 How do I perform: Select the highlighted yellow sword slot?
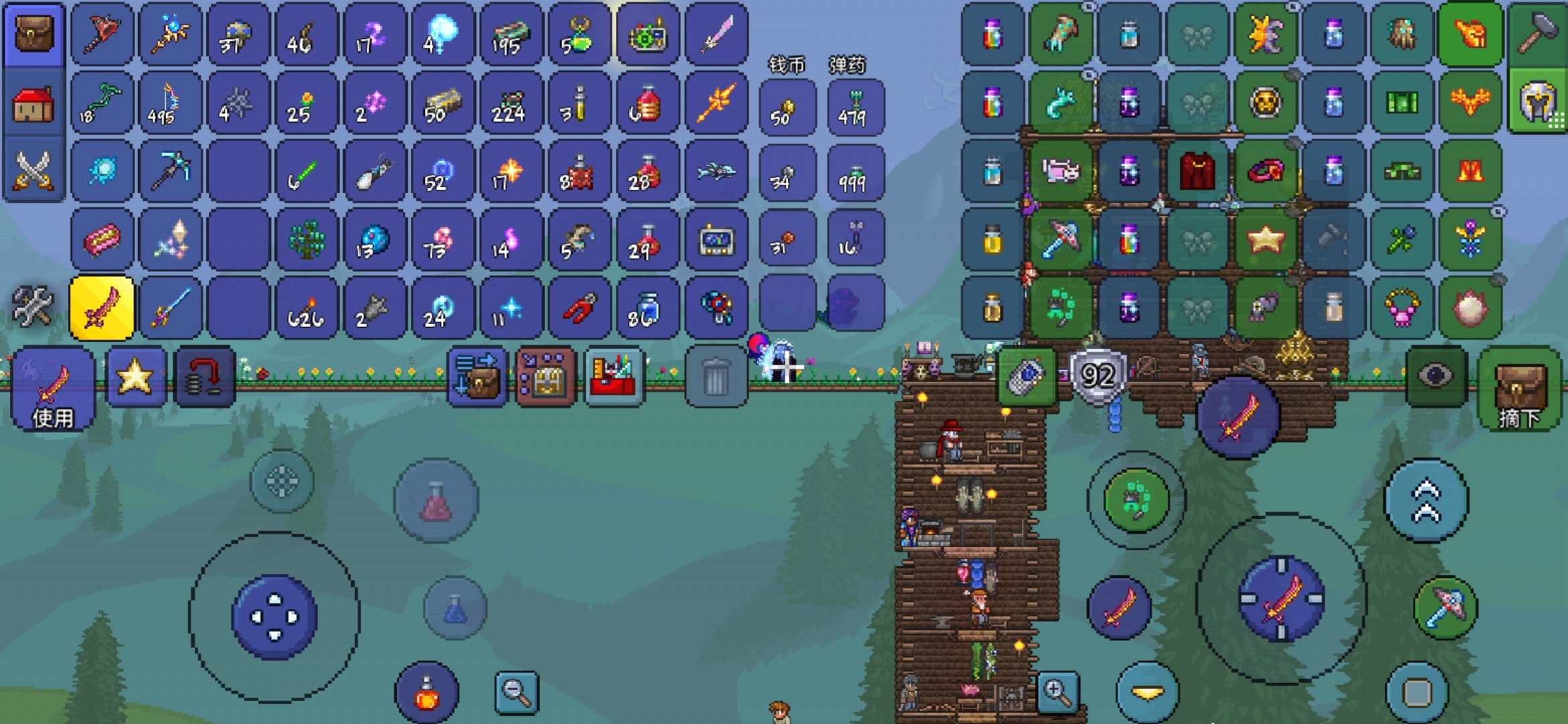pyautogui.click(x=102, y=308)
